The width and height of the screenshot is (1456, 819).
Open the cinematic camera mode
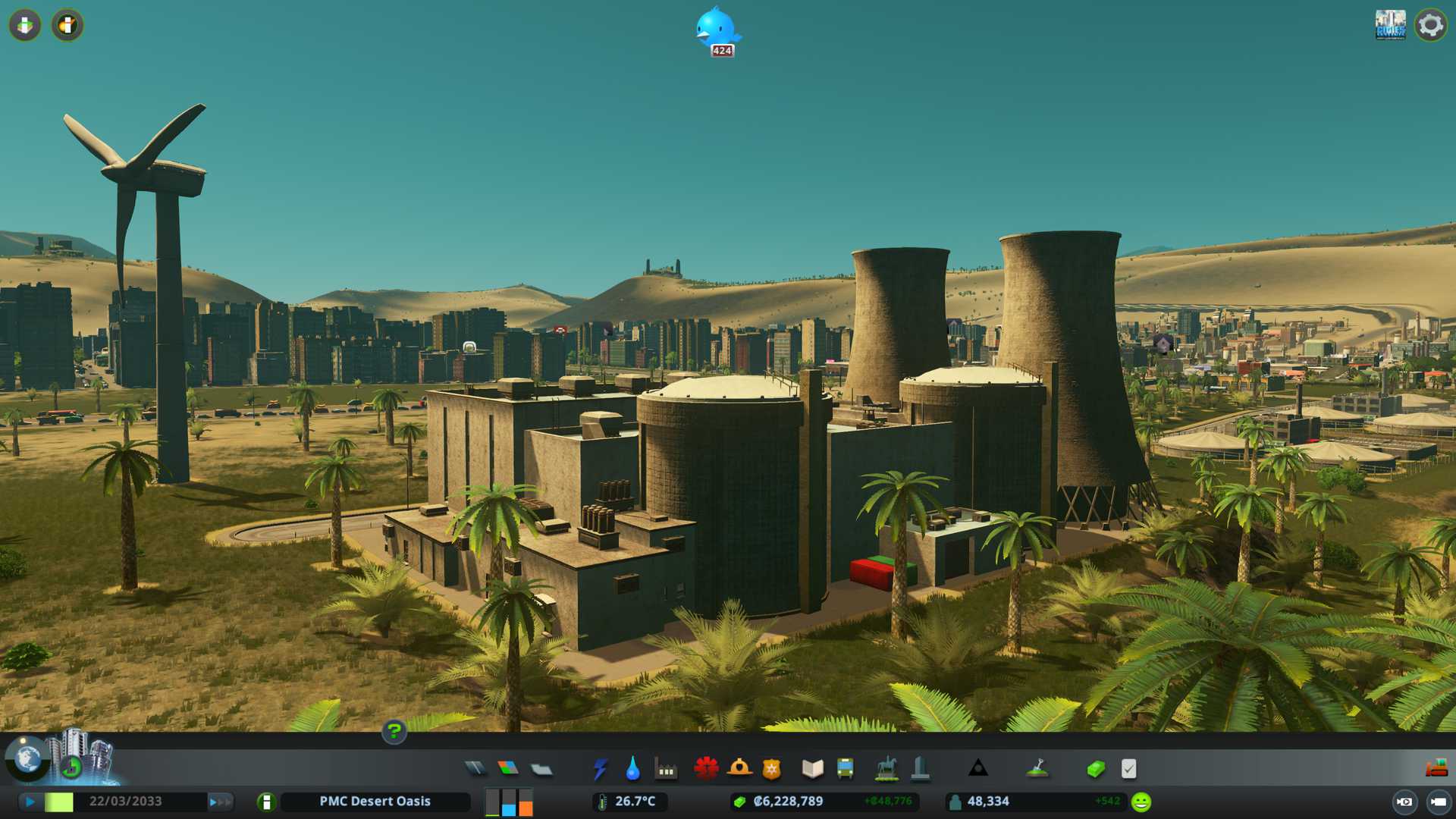click(x=1404, y=802)
